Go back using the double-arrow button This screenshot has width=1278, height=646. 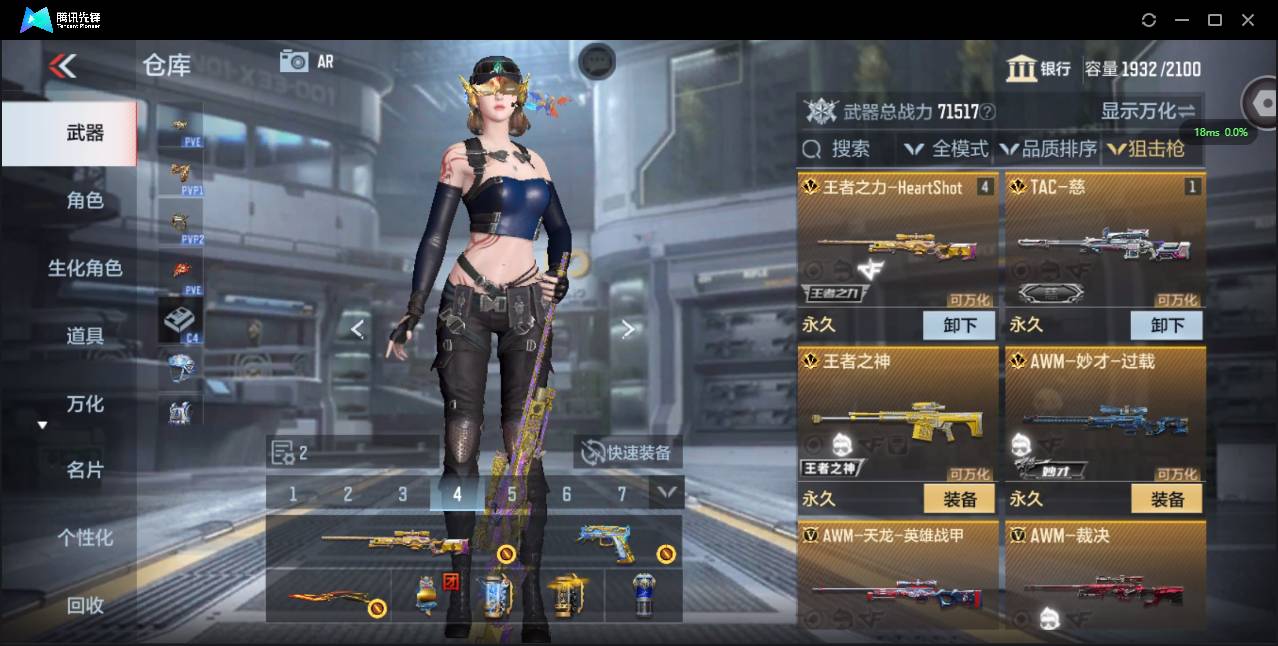click(62, 66)
